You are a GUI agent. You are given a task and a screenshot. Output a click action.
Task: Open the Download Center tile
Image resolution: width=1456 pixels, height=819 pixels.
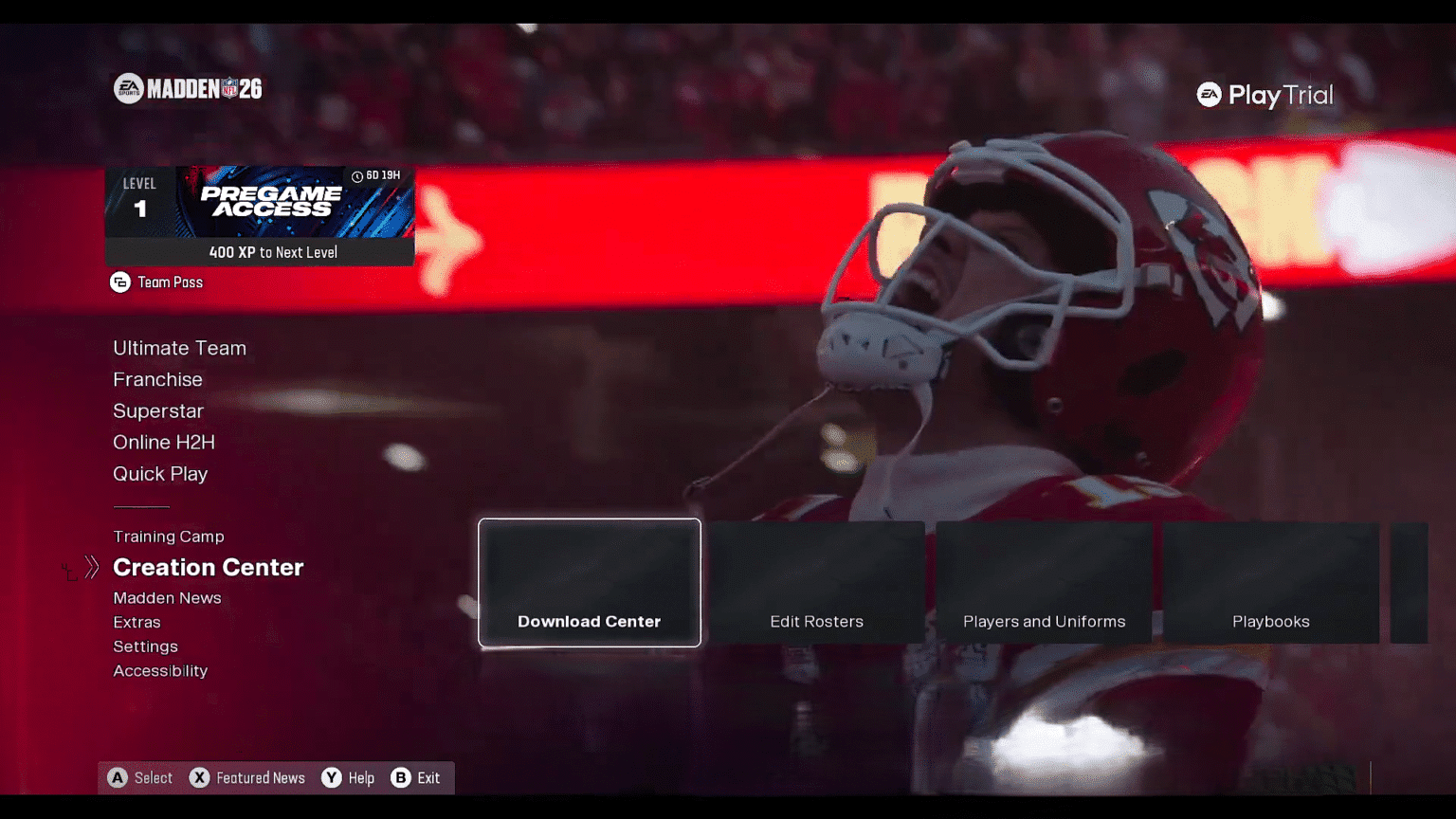pyautogui.click(x=589, y=583)
